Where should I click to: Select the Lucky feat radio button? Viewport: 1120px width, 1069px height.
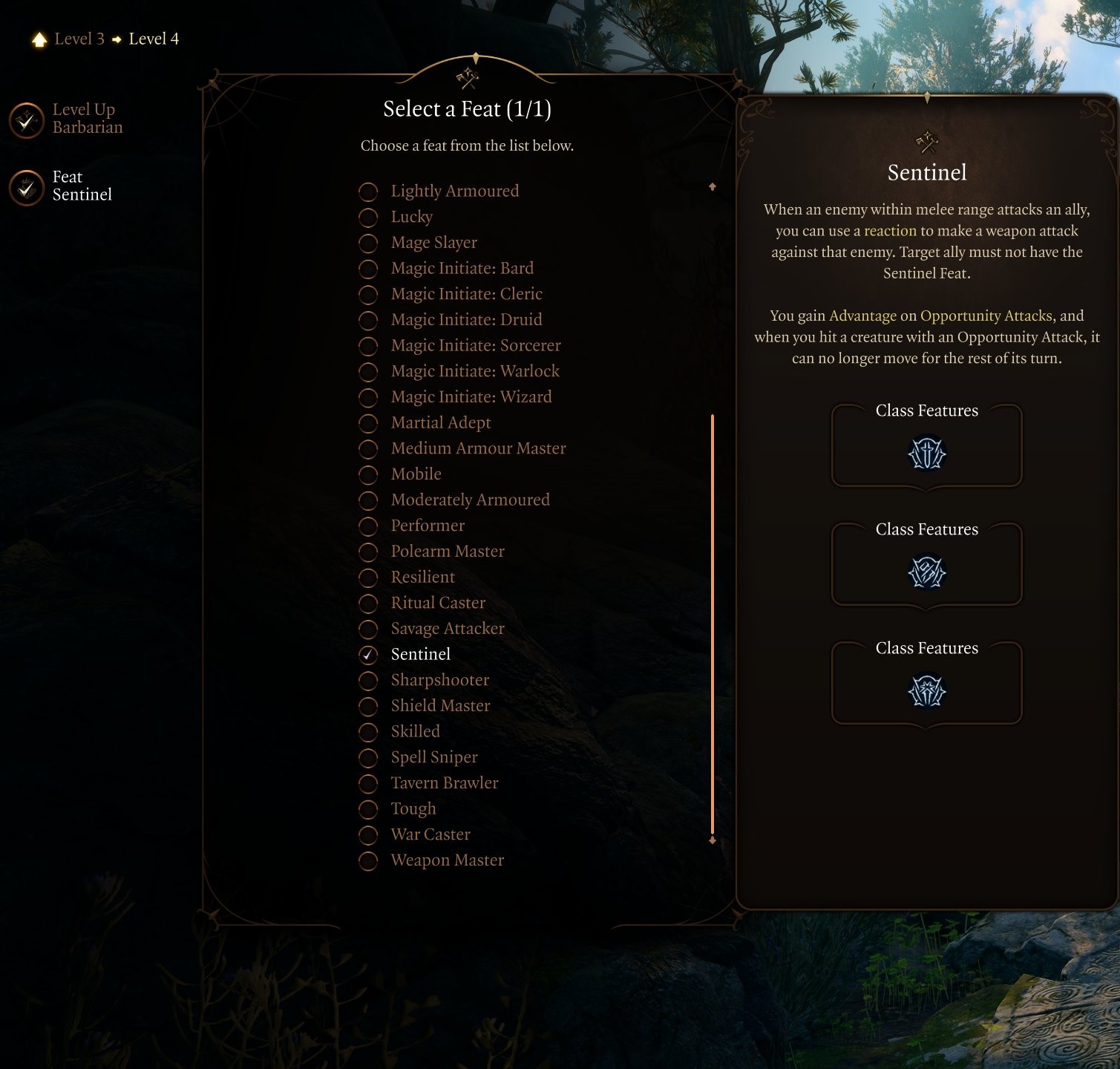369,217
